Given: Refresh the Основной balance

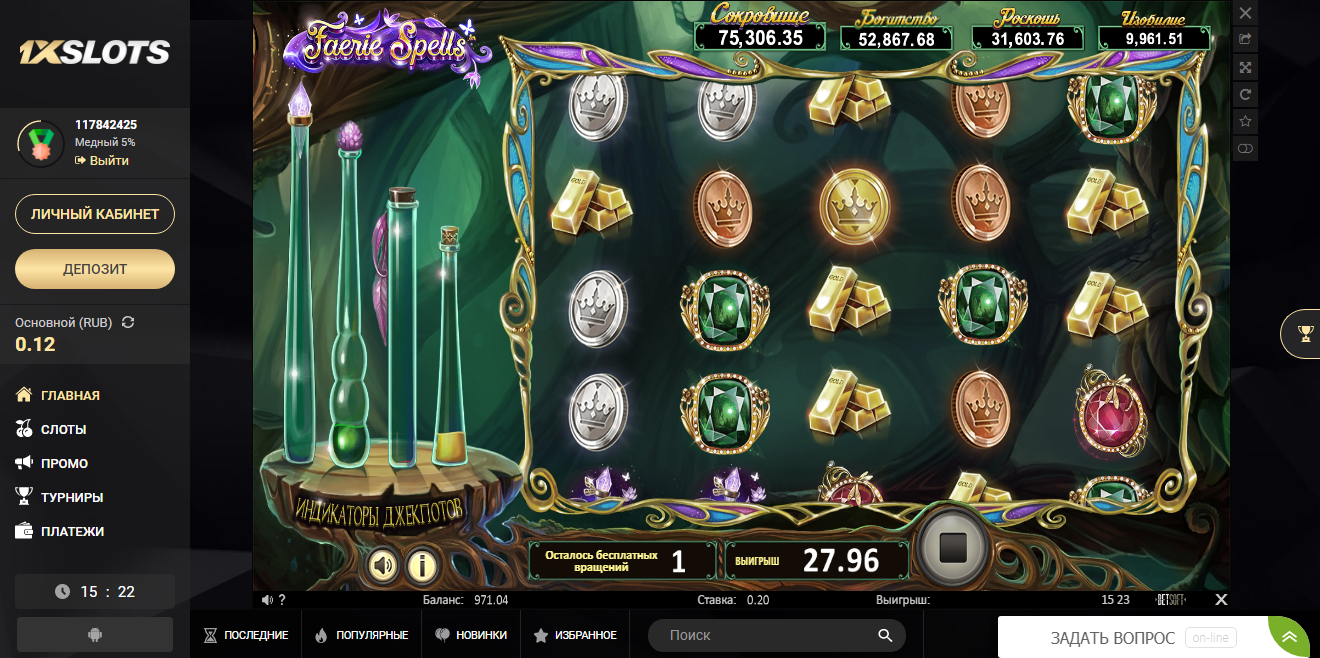Looking at the screenshot, I should point(127,322).
